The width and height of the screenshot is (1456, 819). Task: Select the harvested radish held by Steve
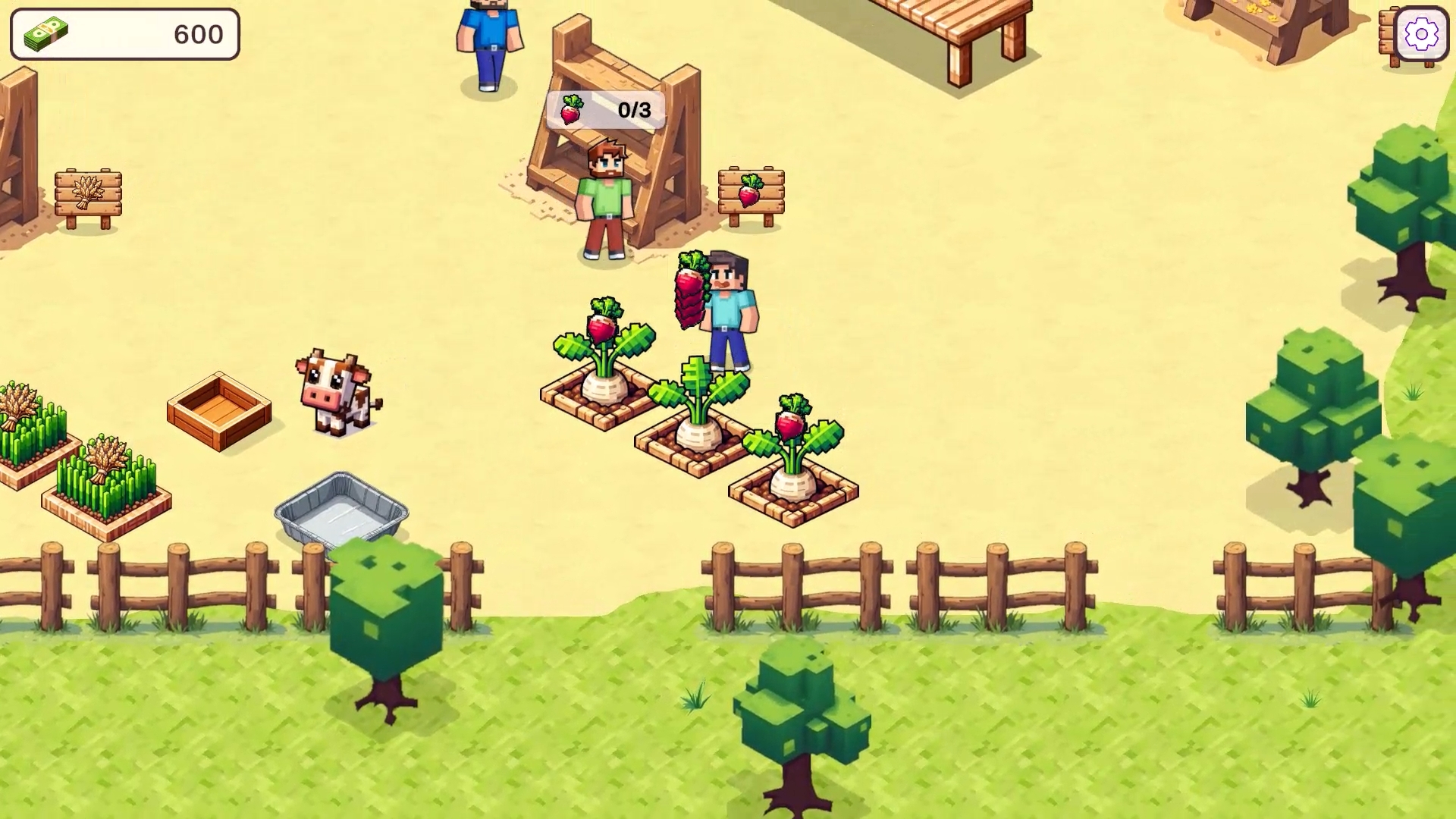[x=687, y=296]
